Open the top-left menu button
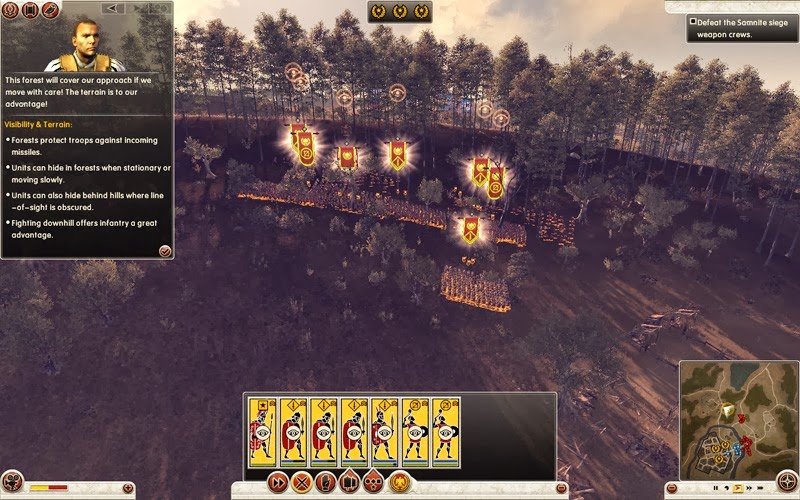The image size is (800, 500). [x=10, y=10]
